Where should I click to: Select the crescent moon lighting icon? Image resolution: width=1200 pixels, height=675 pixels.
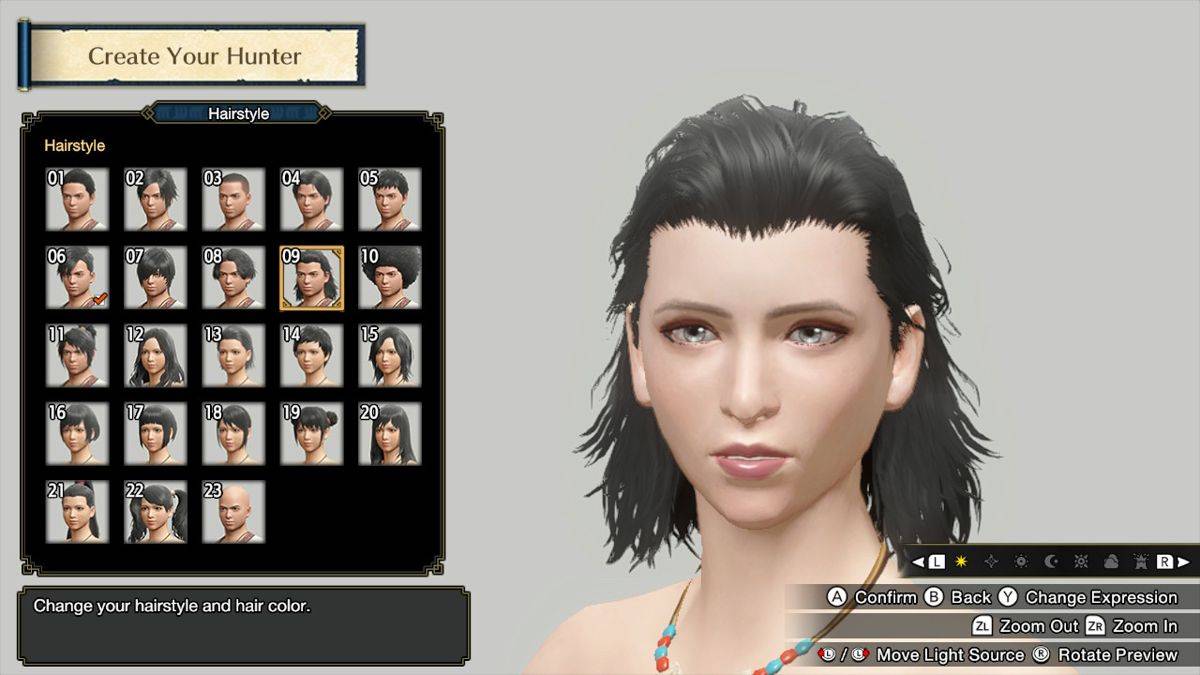[1051, 562]
